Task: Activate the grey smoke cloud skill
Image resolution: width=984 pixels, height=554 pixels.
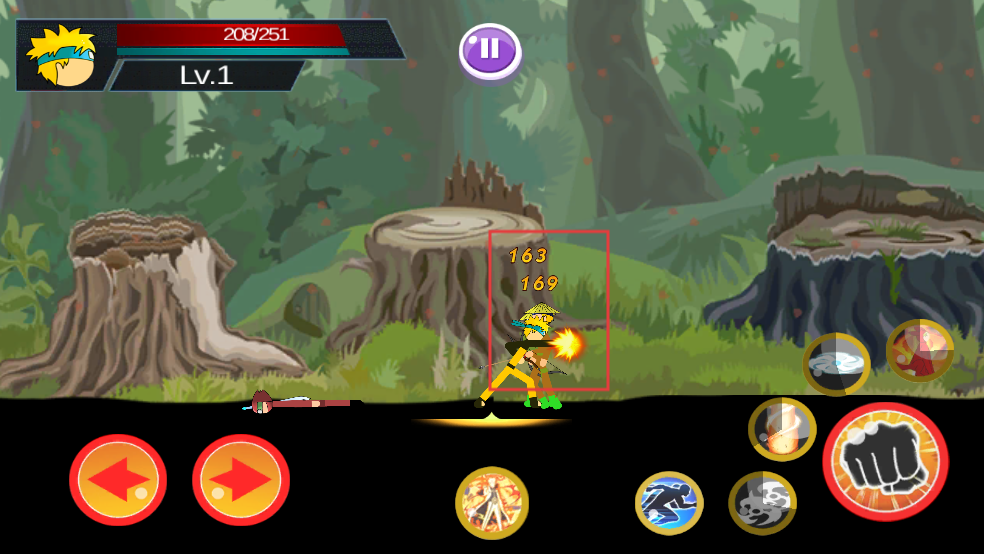Action: (762, 503)
